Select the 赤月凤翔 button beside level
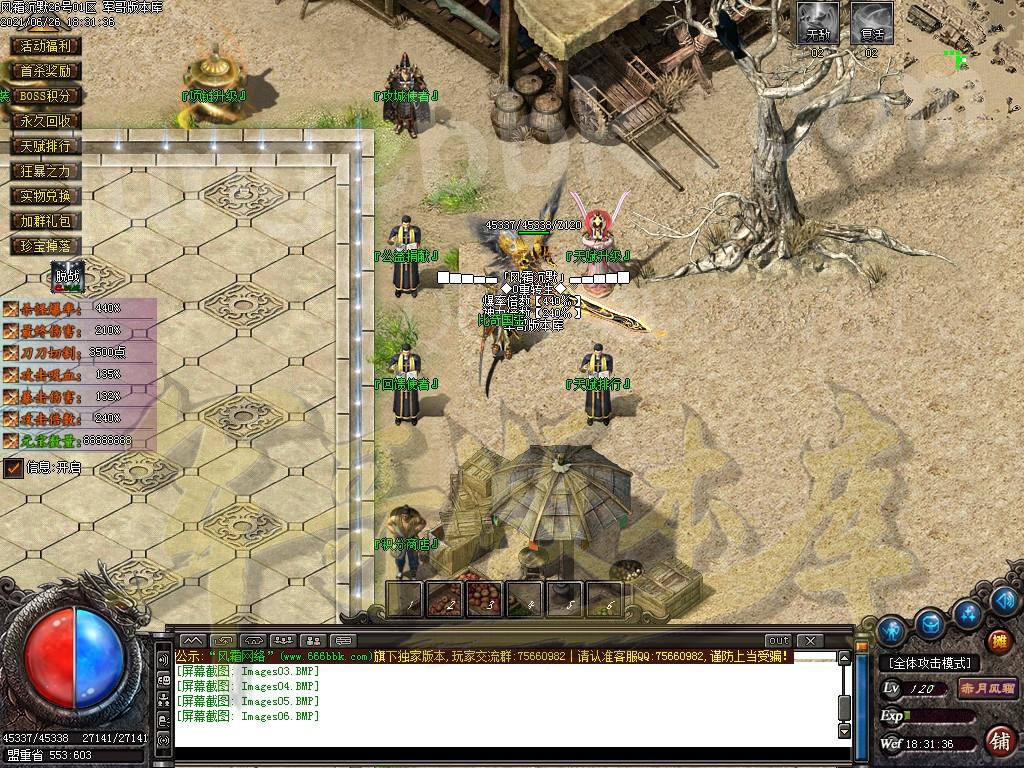The width and height of the screenshot is (1024, 768). coord(987,689)
